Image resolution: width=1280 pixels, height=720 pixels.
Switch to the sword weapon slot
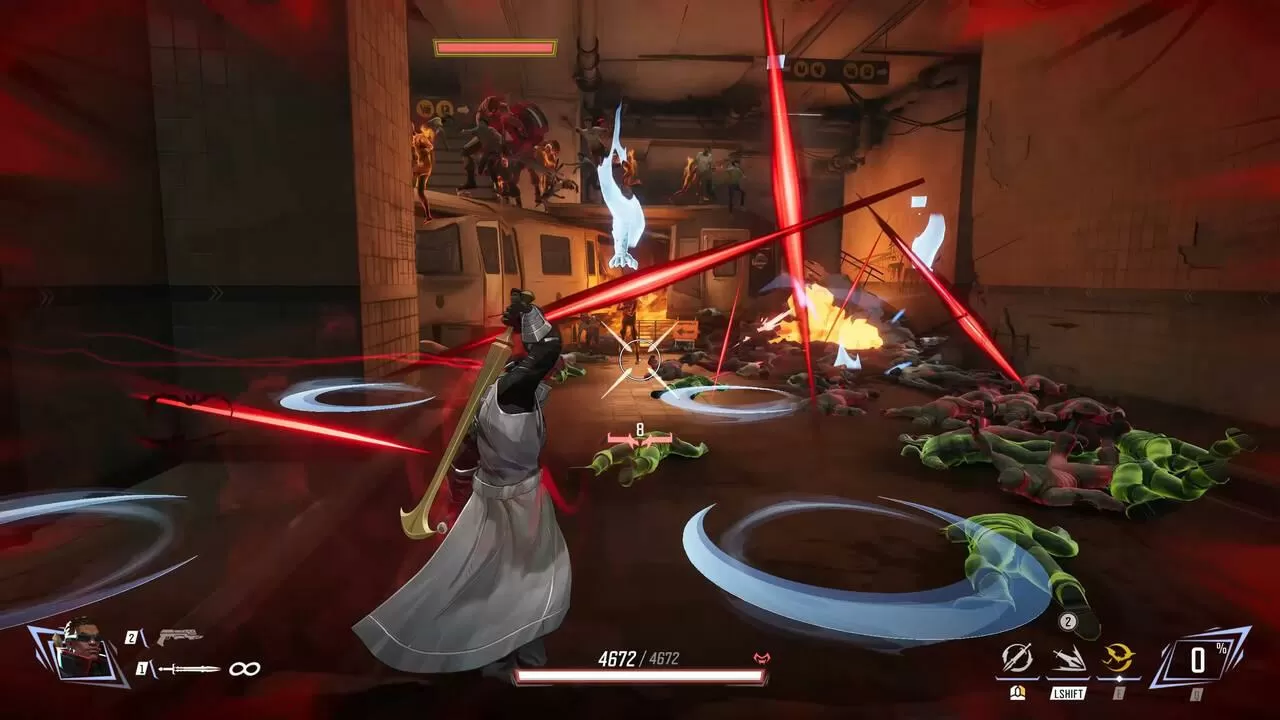187,669
